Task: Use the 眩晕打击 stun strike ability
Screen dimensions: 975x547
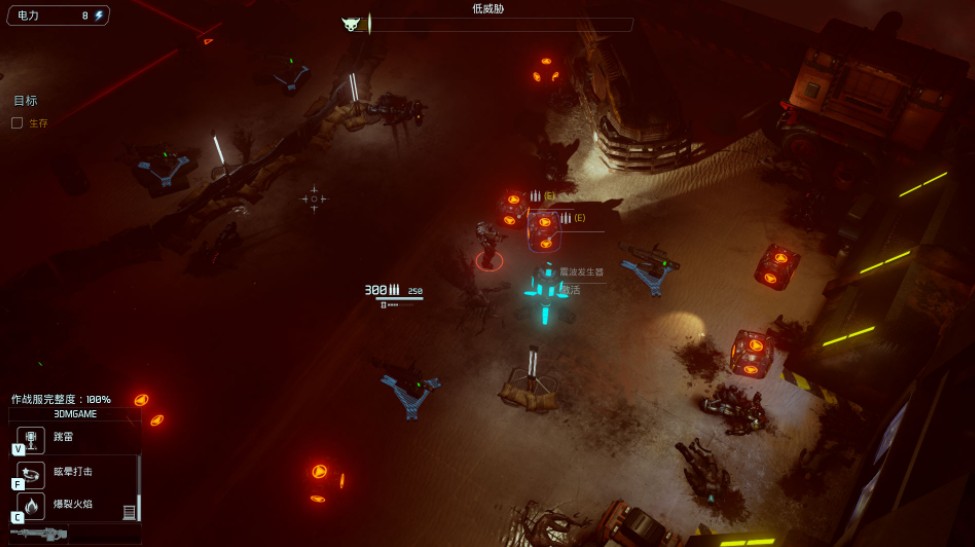Action: tap(31, 472)
